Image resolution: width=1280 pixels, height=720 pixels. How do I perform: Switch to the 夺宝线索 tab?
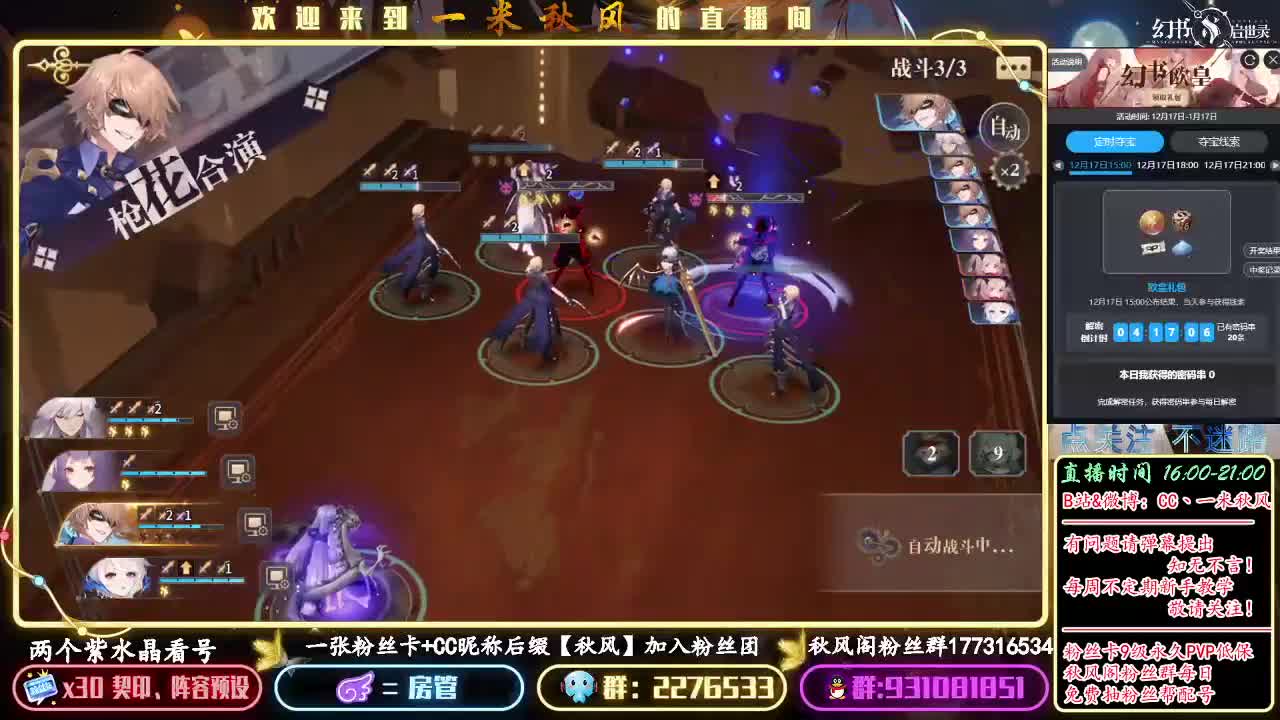tap(1221, 142)
